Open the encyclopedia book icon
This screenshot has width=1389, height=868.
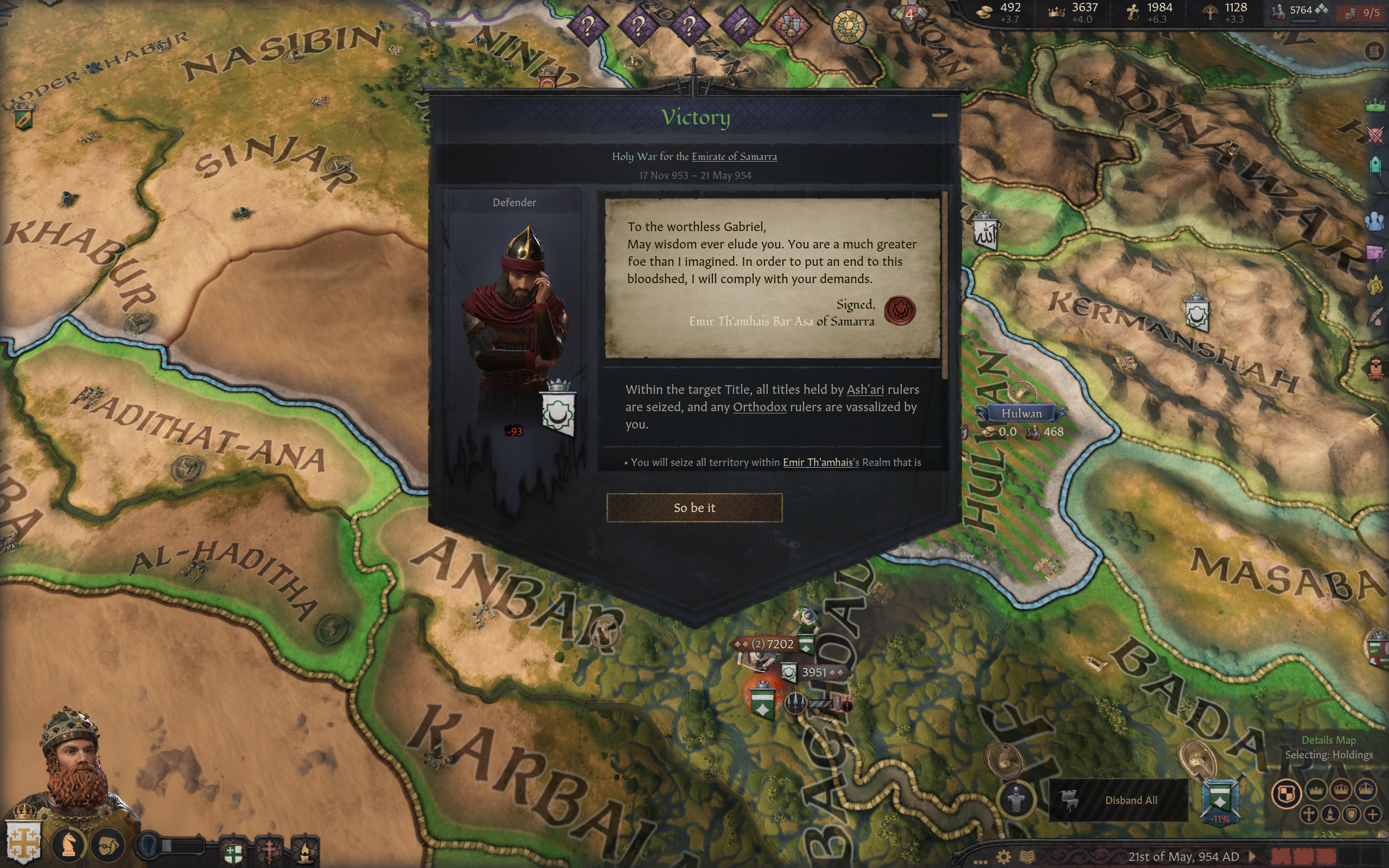click(1027, 857)
